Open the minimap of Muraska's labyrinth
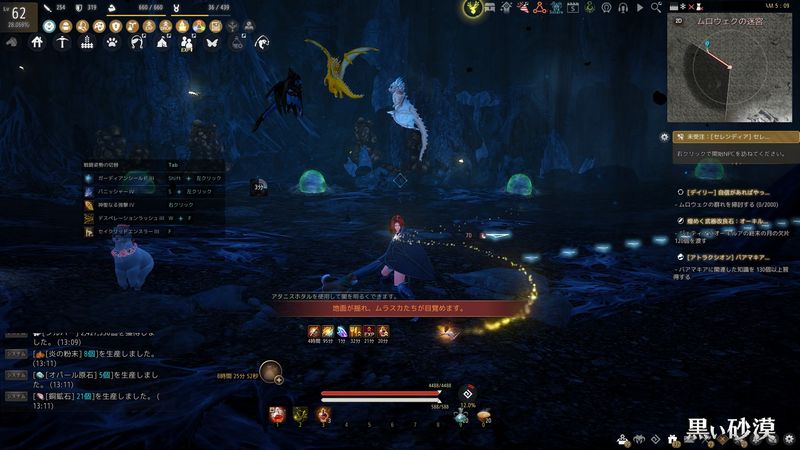Image resolution: width=800 pixels, height=450 pixels. (x=730, y=66)
